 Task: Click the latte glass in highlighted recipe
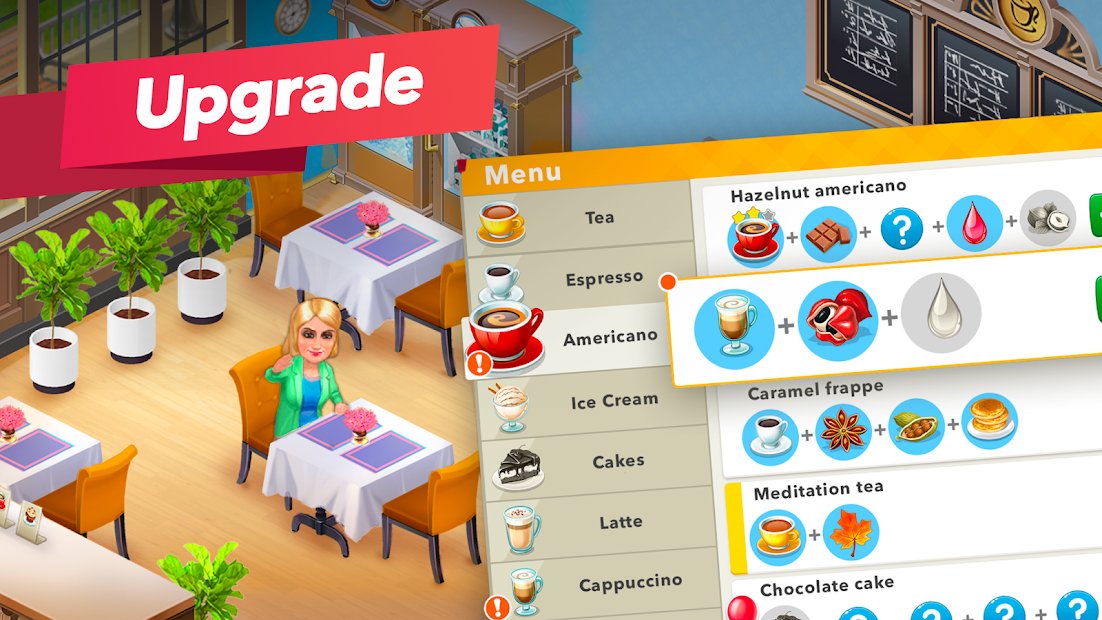pyautogui.click(x=733, y=327)
